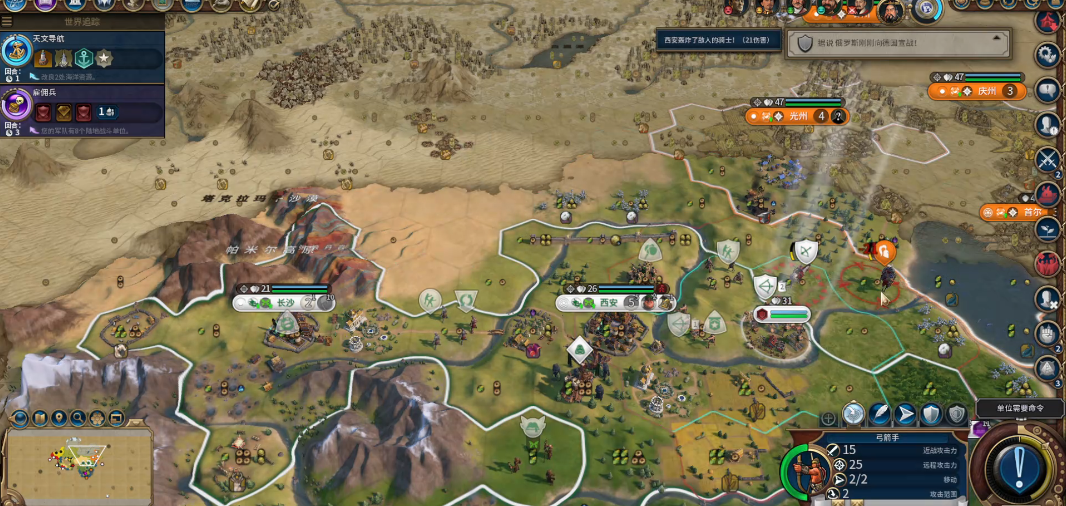Select the 西安 city banner
Screen dimensions: 1066x506
click(x=609, y=302)
